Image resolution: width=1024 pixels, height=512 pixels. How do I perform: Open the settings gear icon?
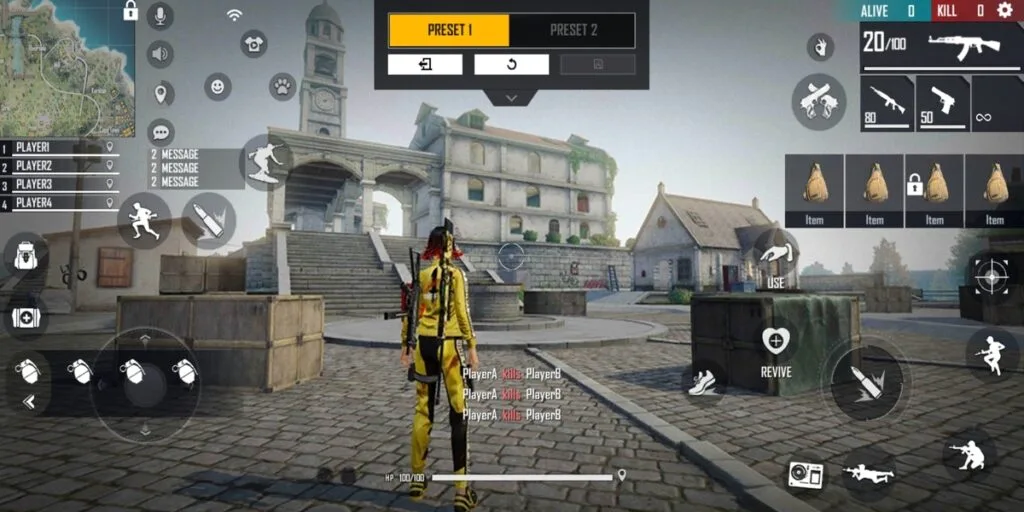[1004, 10]
